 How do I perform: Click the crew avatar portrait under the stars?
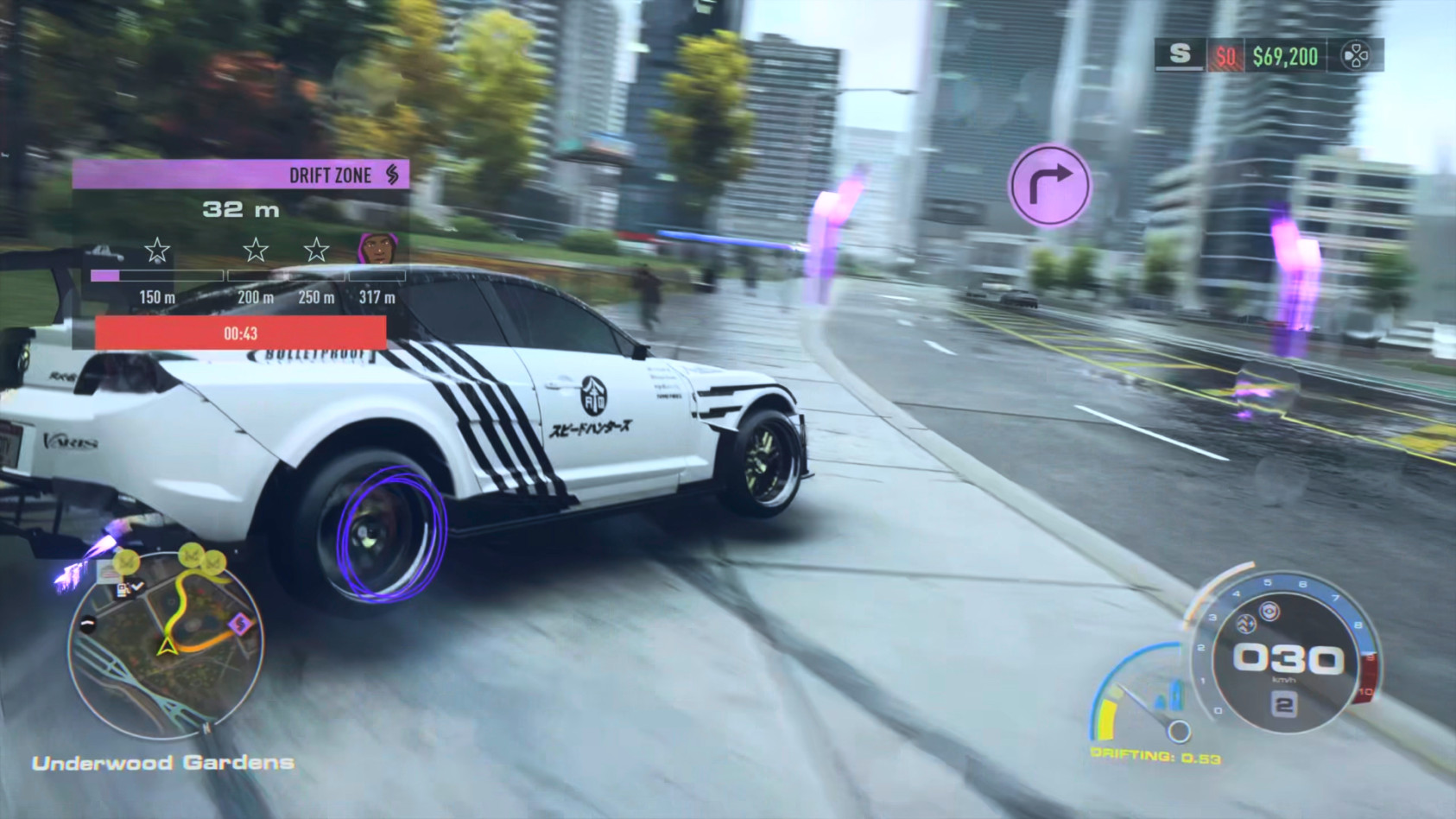tap(376, 250)
